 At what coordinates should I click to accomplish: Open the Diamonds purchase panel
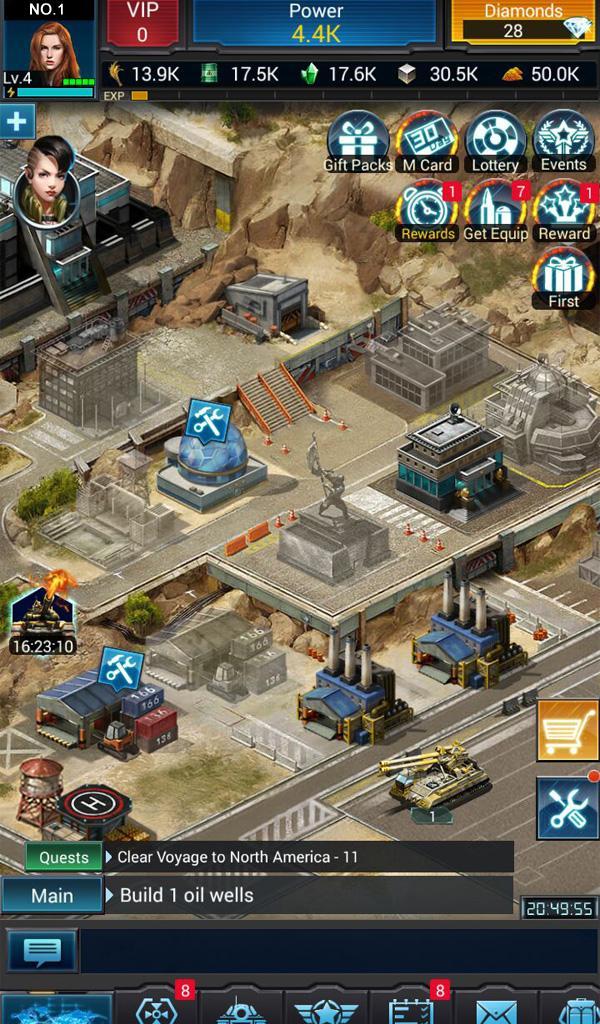(x=523, y=22)
